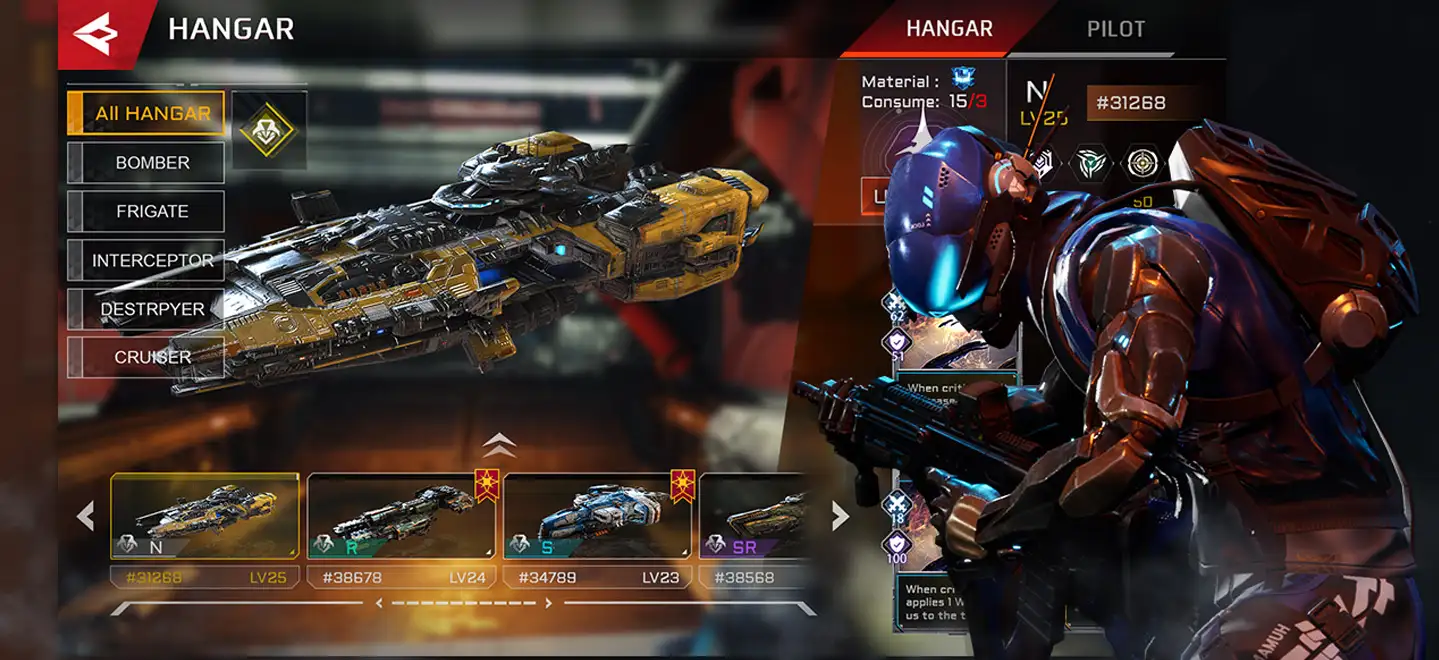This screenshot has height=660, width=1439.
Task: Select the green triangular skill icon
Action: (x=1091, y=163)
